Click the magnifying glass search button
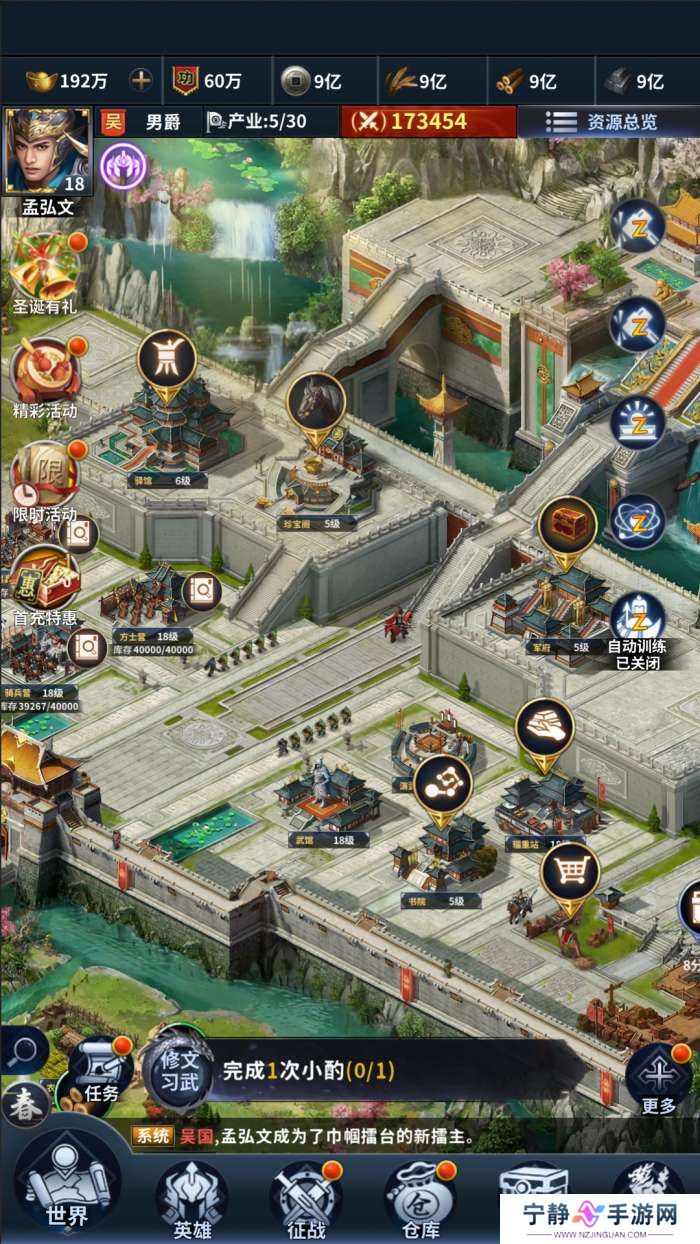Viewport: 700px width, 1244px height. click(22, 1051)
